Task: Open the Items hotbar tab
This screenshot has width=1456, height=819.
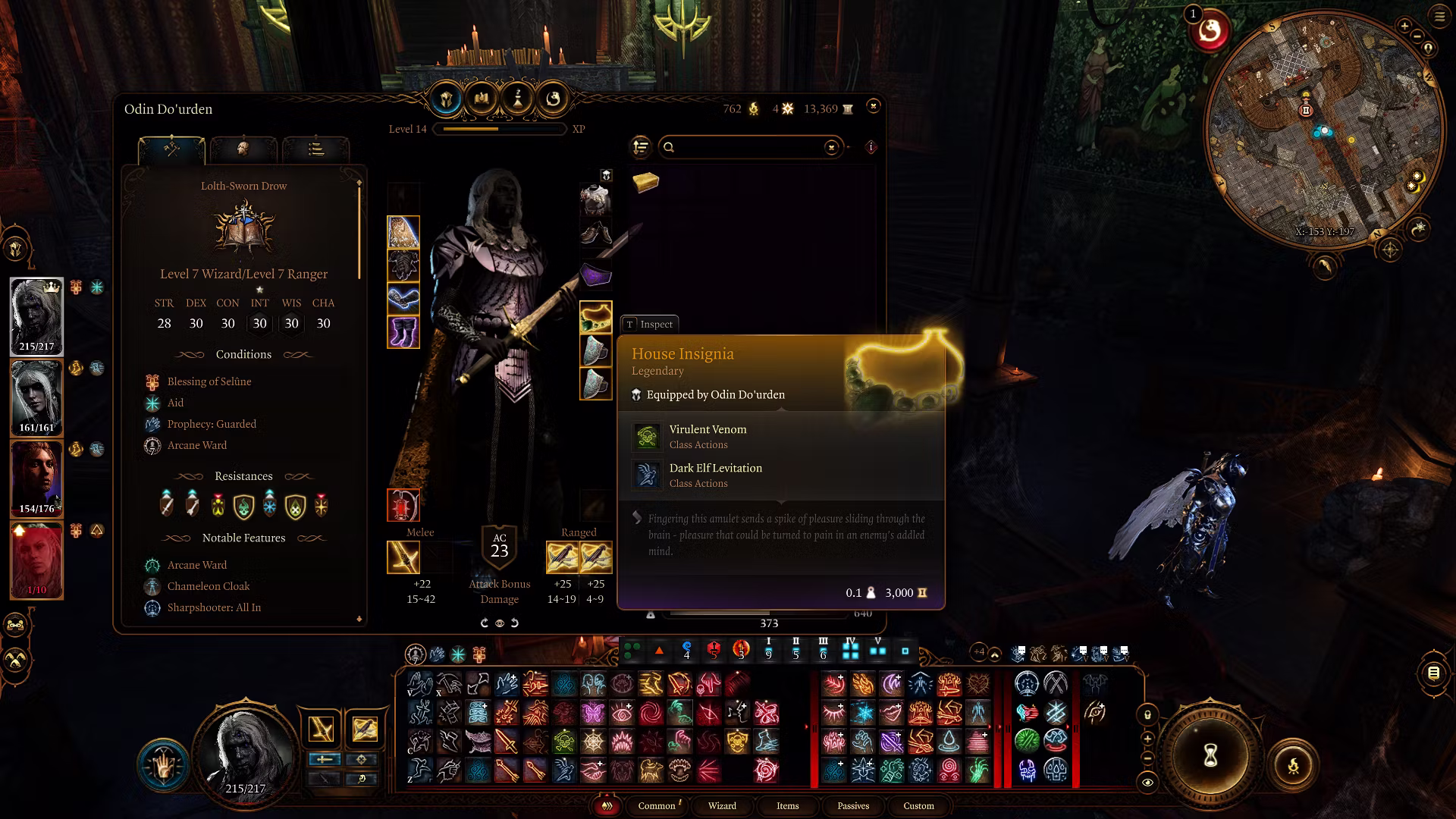Action: [787, 805]
